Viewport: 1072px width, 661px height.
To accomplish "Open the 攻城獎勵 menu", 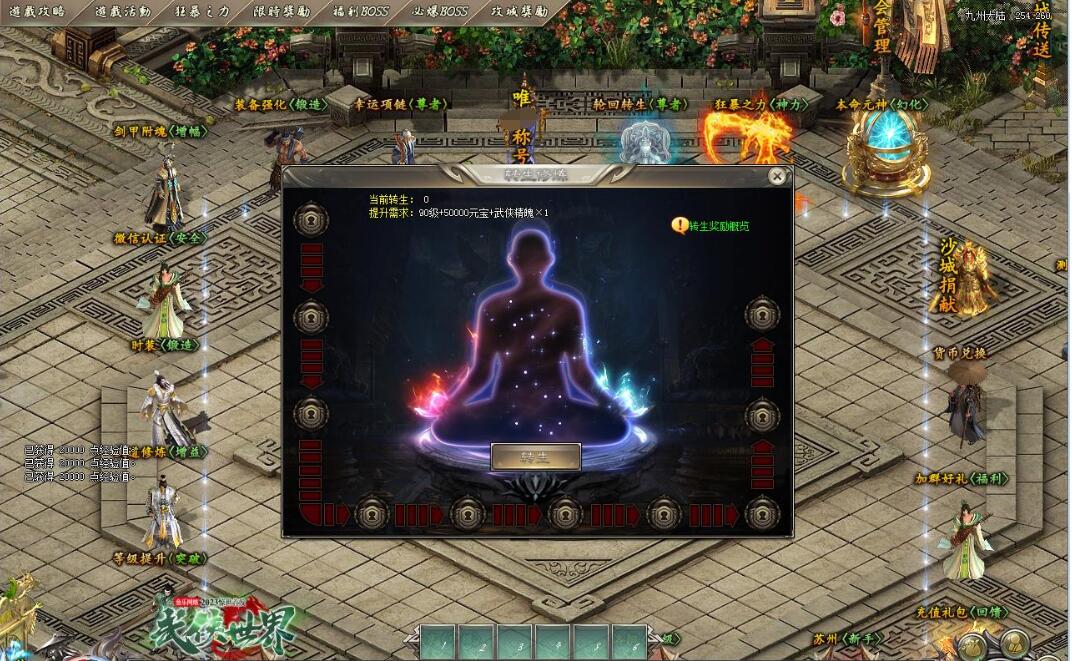I will coord(520,12).
